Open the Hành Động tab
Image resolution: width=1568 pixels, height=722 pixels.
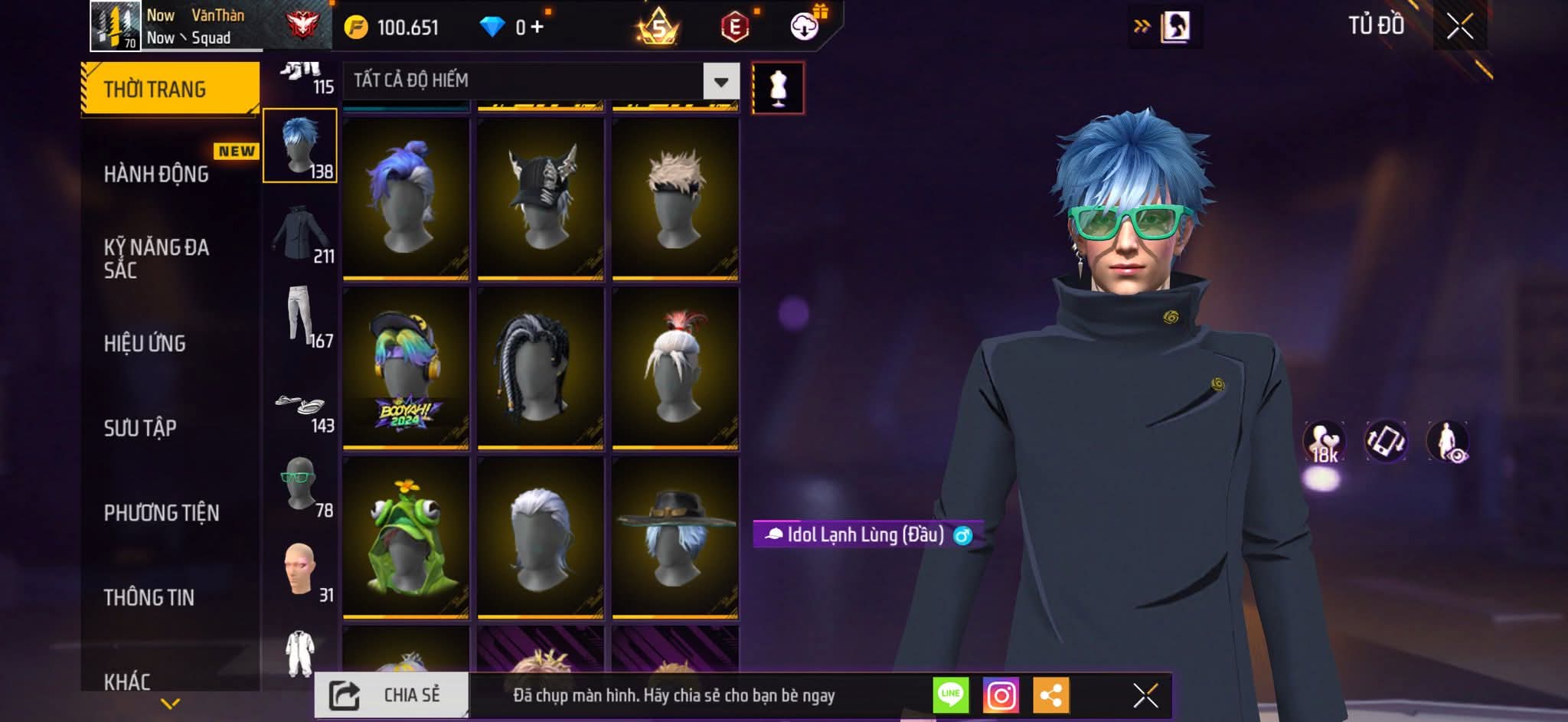[x=156, y=174]
